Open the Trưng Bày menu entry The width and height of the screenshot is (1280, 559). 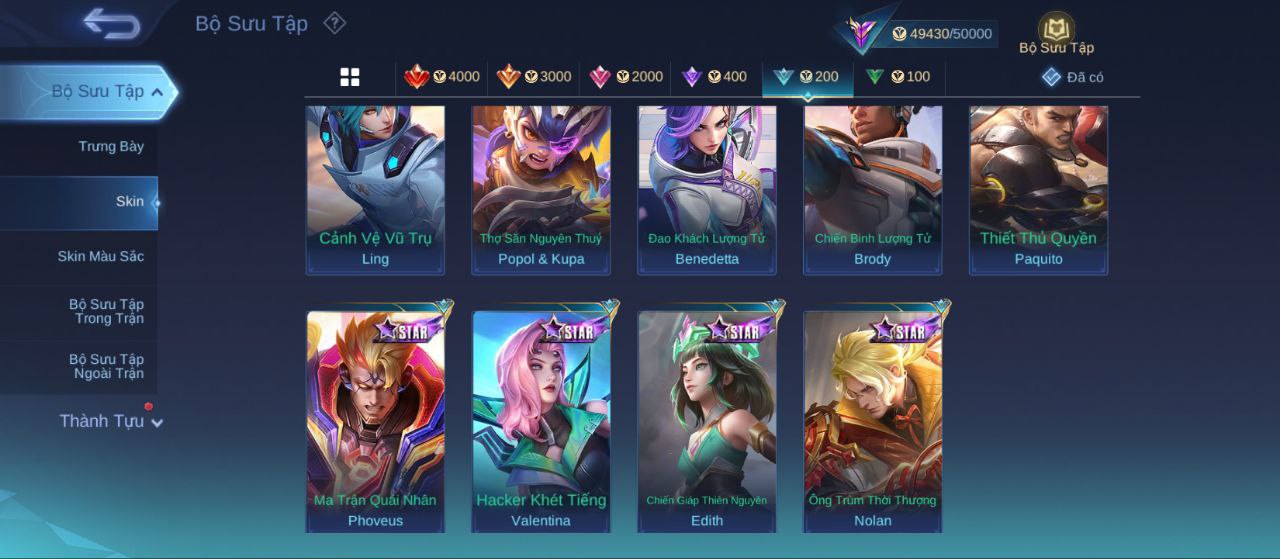click(111, 147)
